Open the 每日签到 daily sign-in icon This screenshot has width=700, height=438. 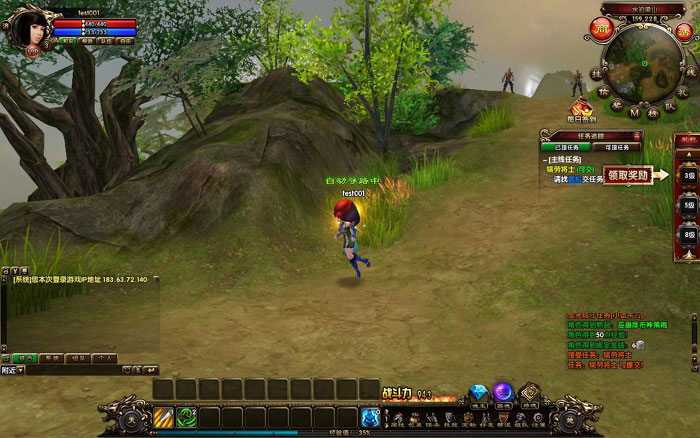(x=582, y=109)
